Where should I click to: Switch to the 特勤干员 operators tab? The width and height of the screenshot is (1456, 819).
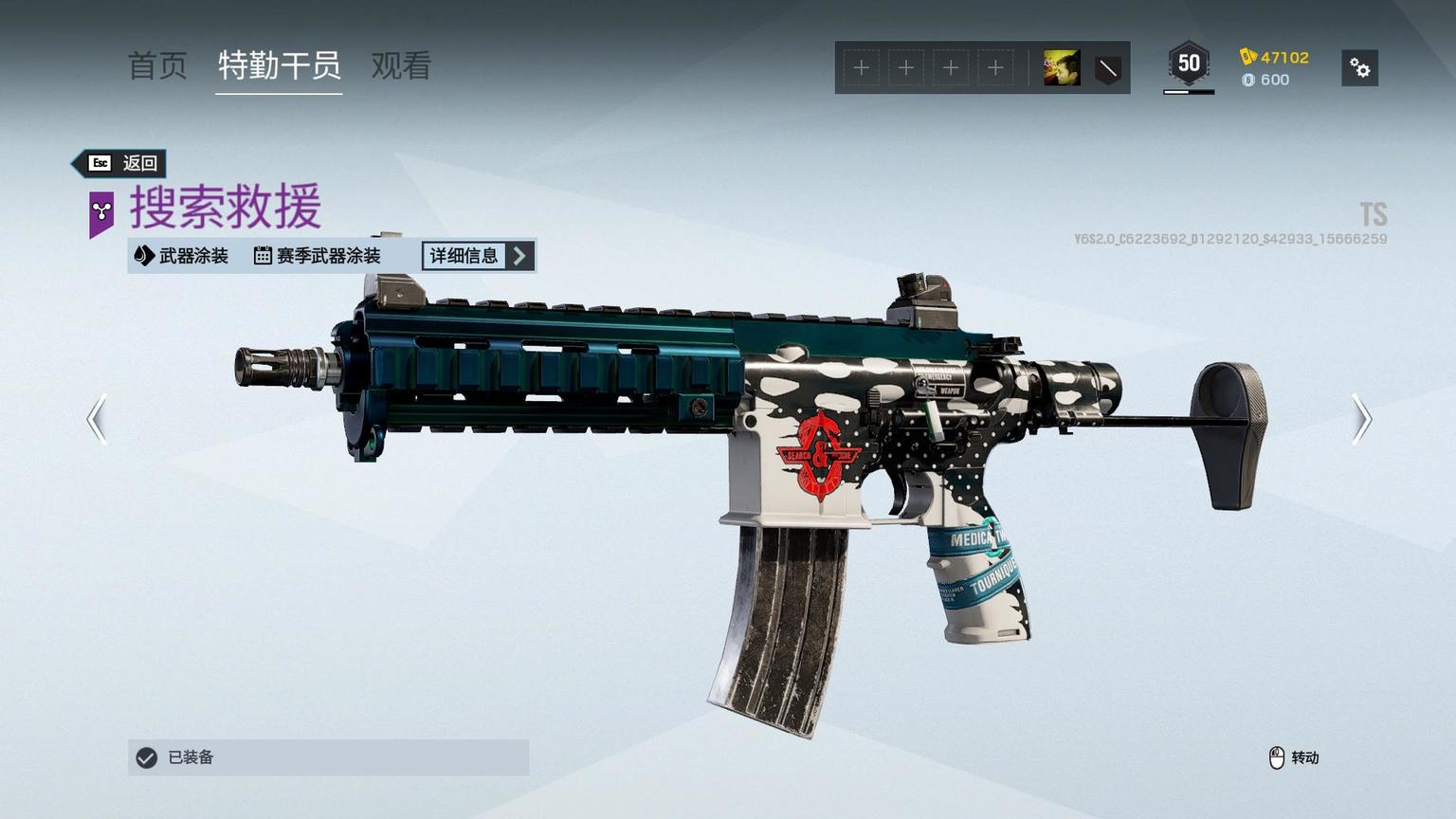(x=279, y=66)
